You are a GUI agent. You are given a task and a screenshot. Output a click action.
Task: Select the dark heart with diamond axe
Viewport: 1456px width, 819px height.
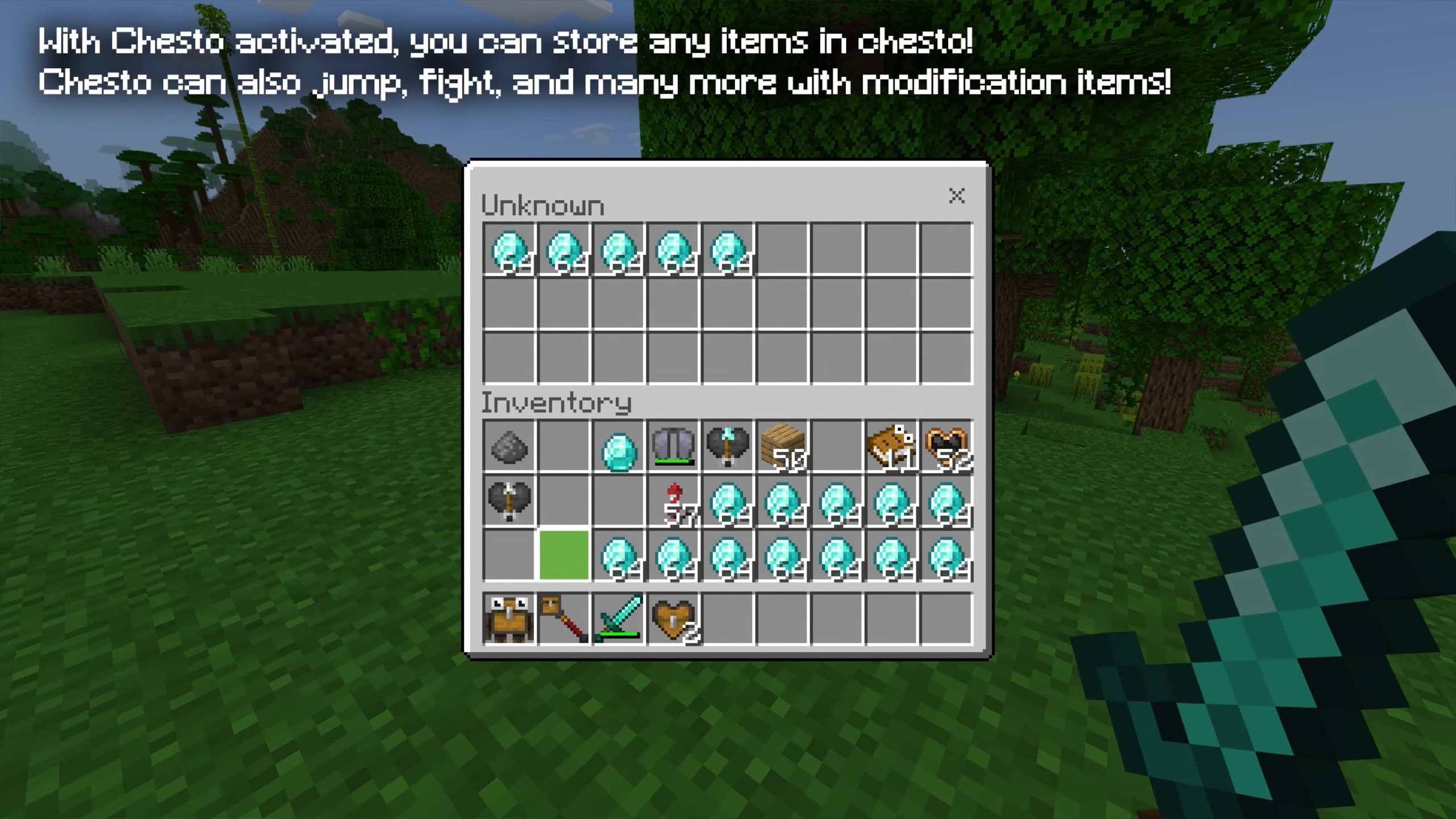click(x=727, y=447)
